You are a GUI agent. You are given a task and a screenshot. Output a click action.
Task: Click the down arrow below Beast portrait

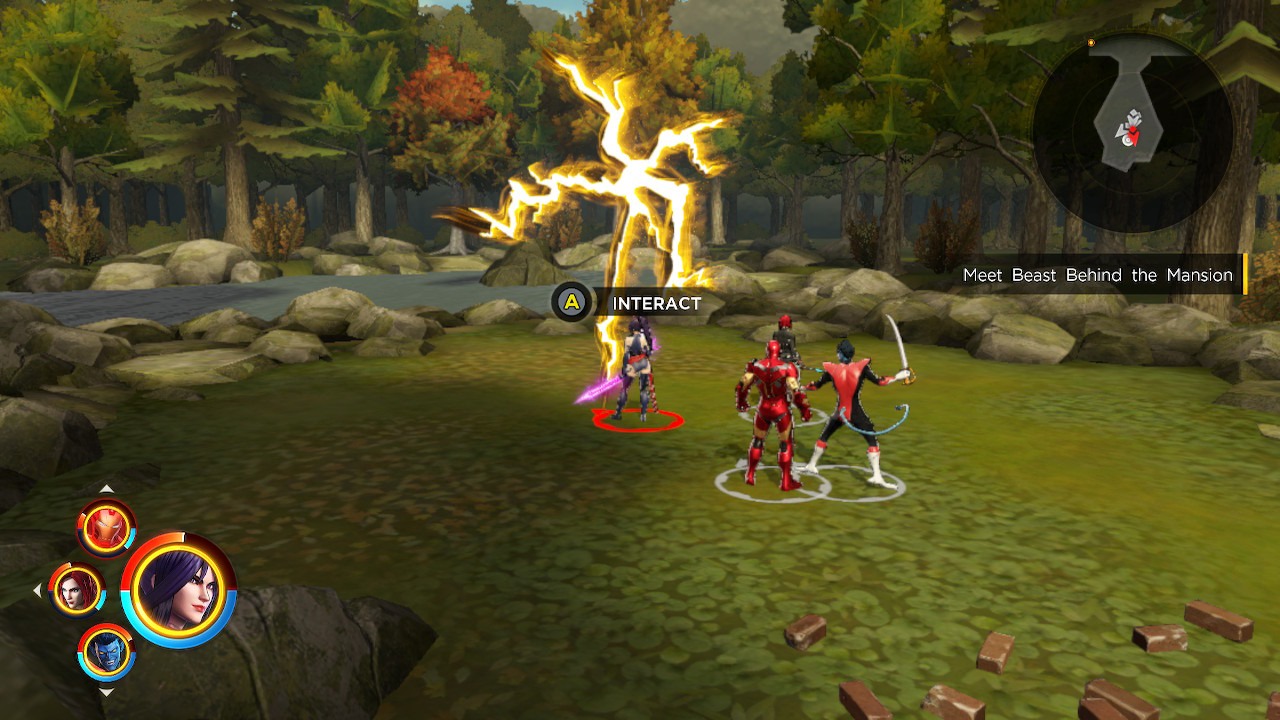pos(105,692)
